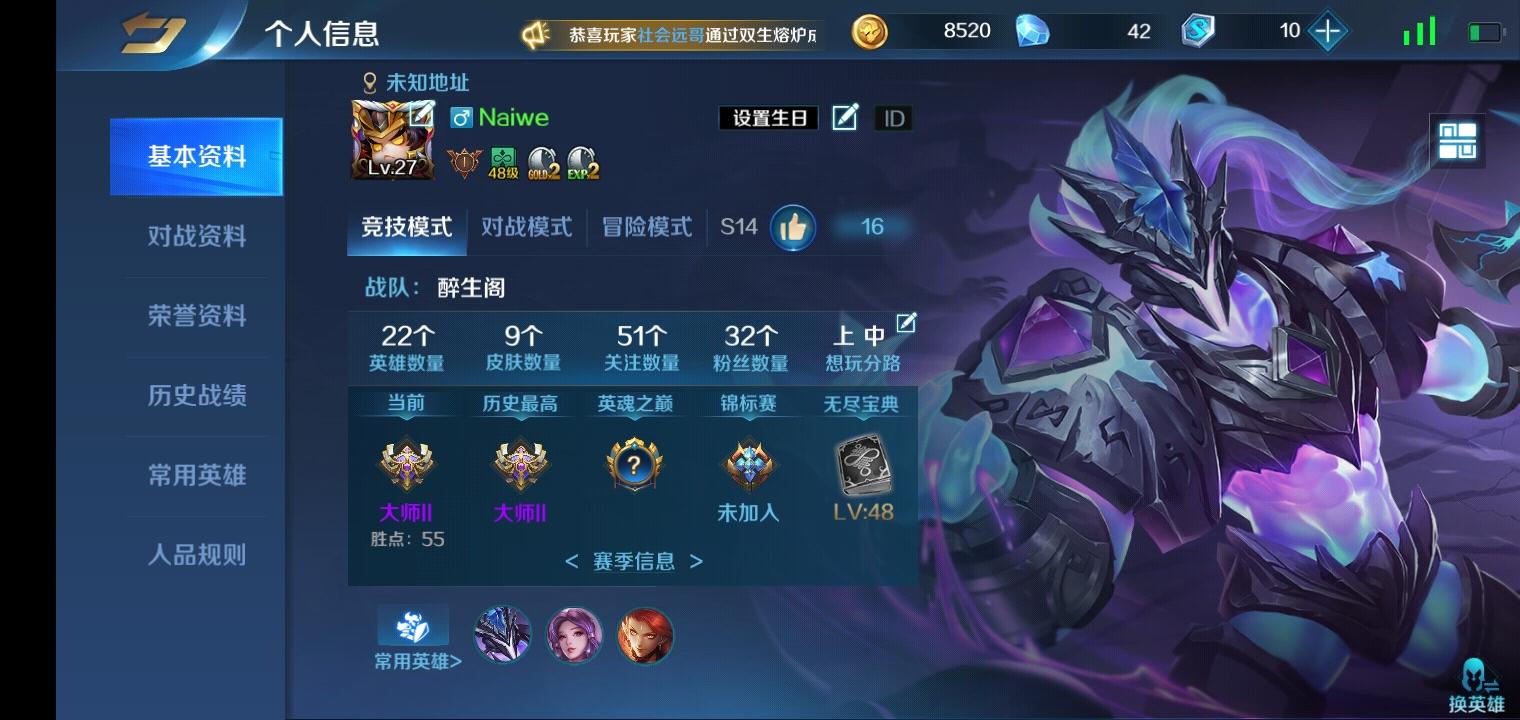The height and width of the screenshot is (720, 1520).
Task: Click the voucher S-token icon
Action: (1196, 31)
